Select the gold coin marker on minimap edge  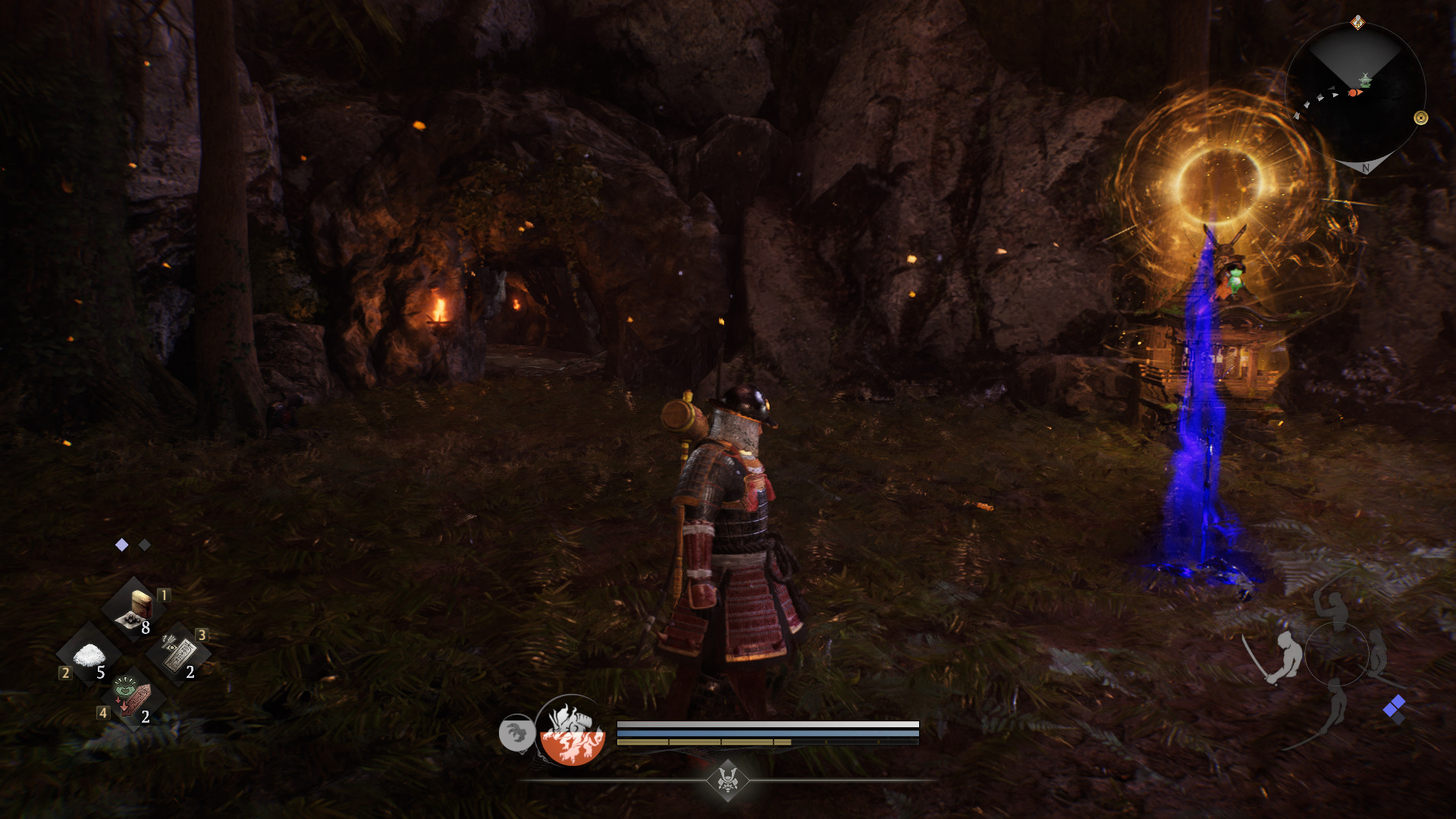pos(1421,118)
